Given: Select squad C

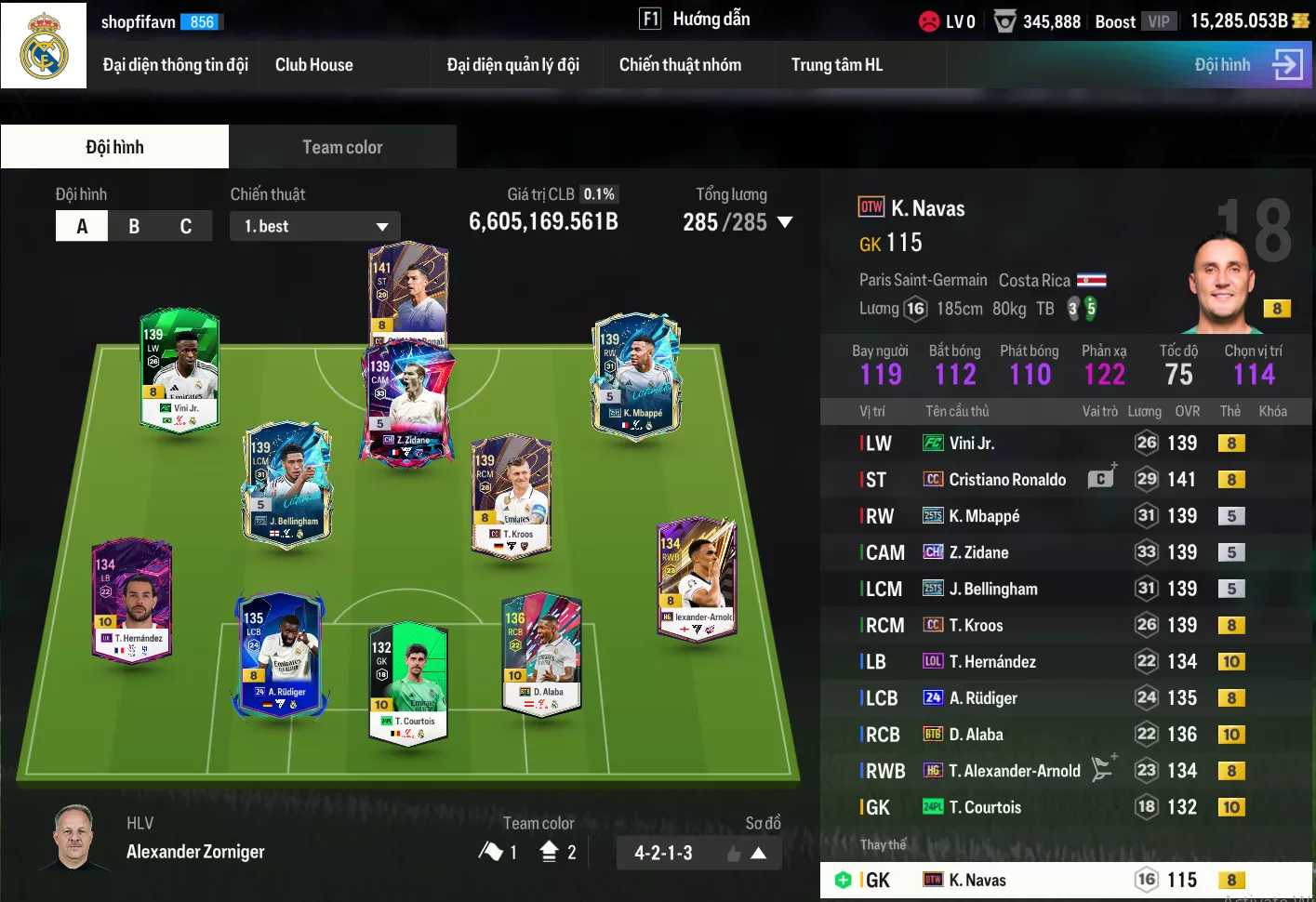Looking at the screenshot, I should [x=186, y=226].
